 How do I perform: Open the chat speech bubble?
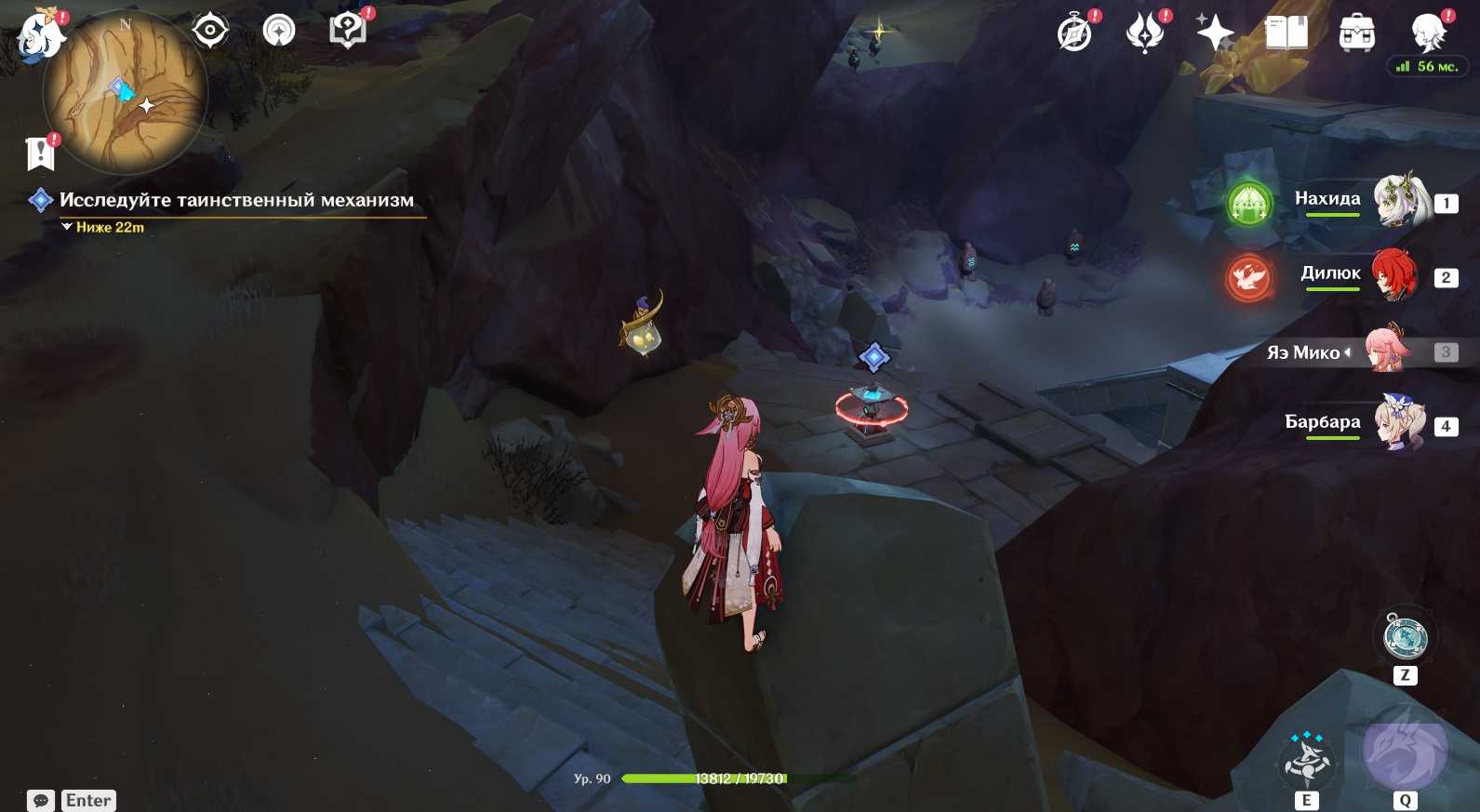[x=41, y=801]
